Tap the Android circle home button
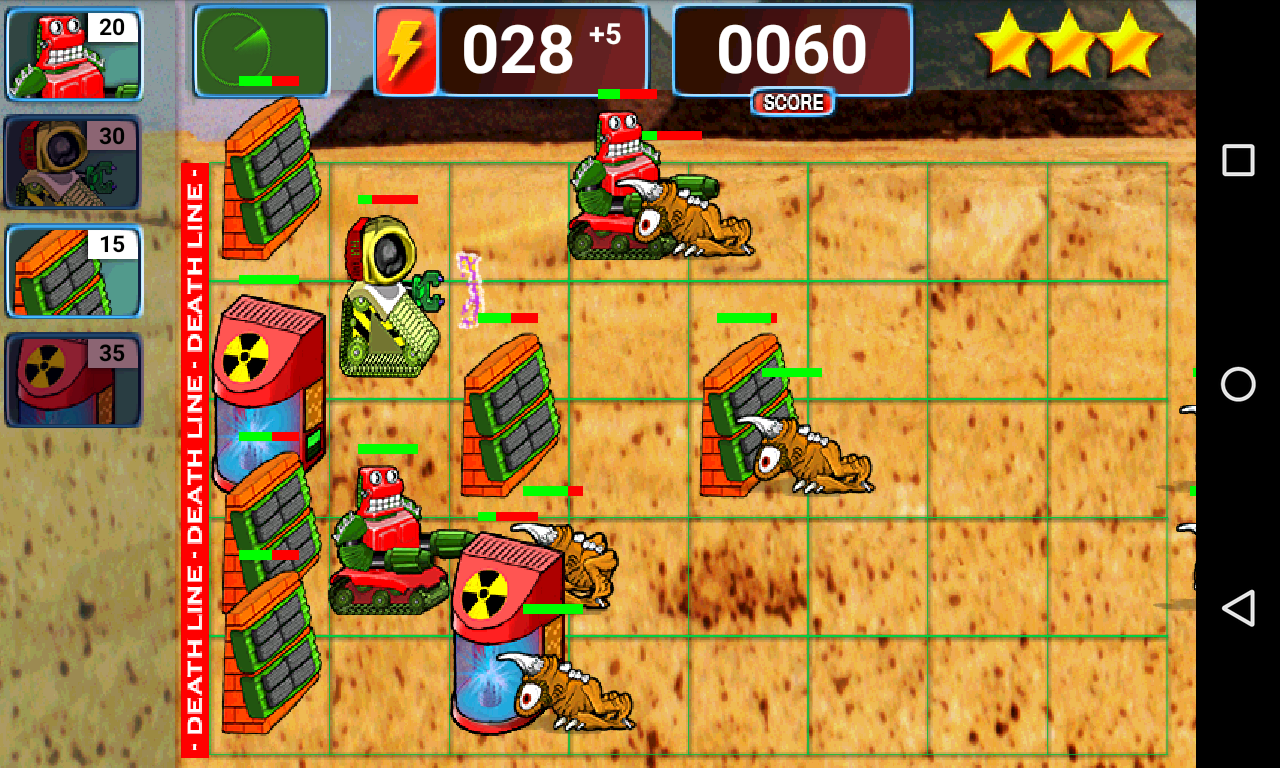The width and height of the screenshot is (1280, 768). [x=1238, y=384]
